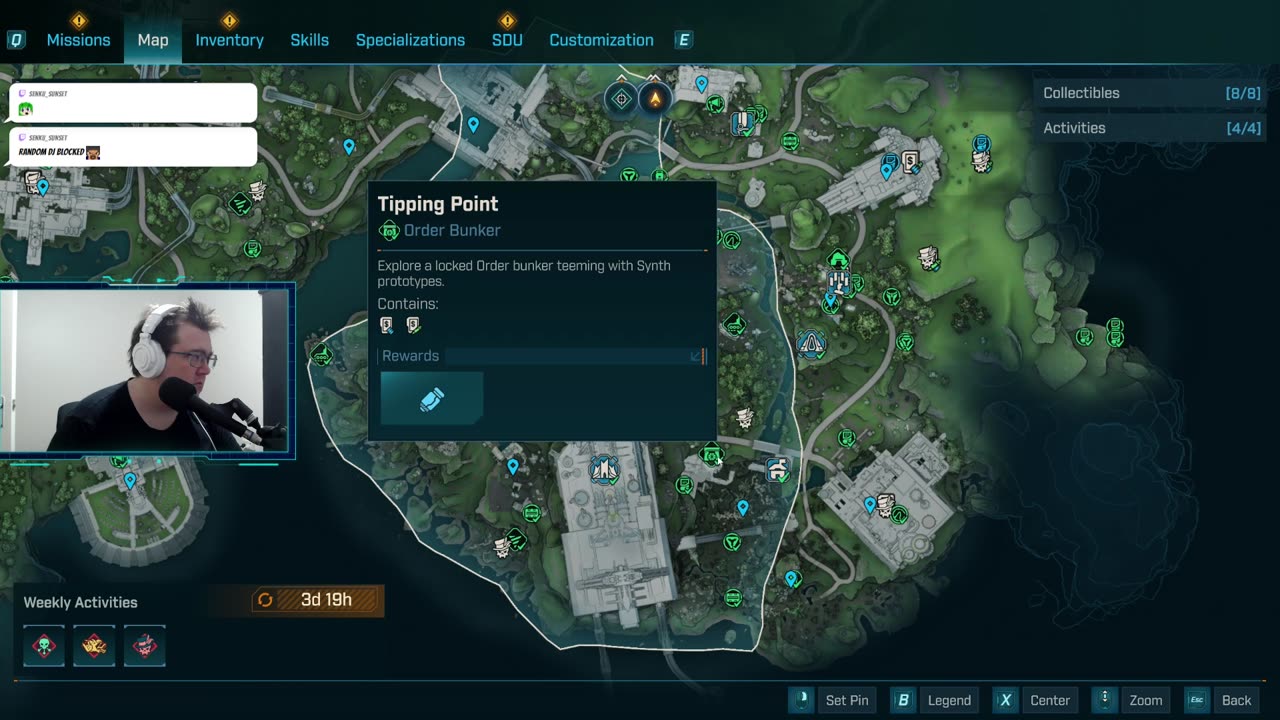Select the Skills tab
The width and height of the screenshot is (1280, 720).
pos(309,40)
